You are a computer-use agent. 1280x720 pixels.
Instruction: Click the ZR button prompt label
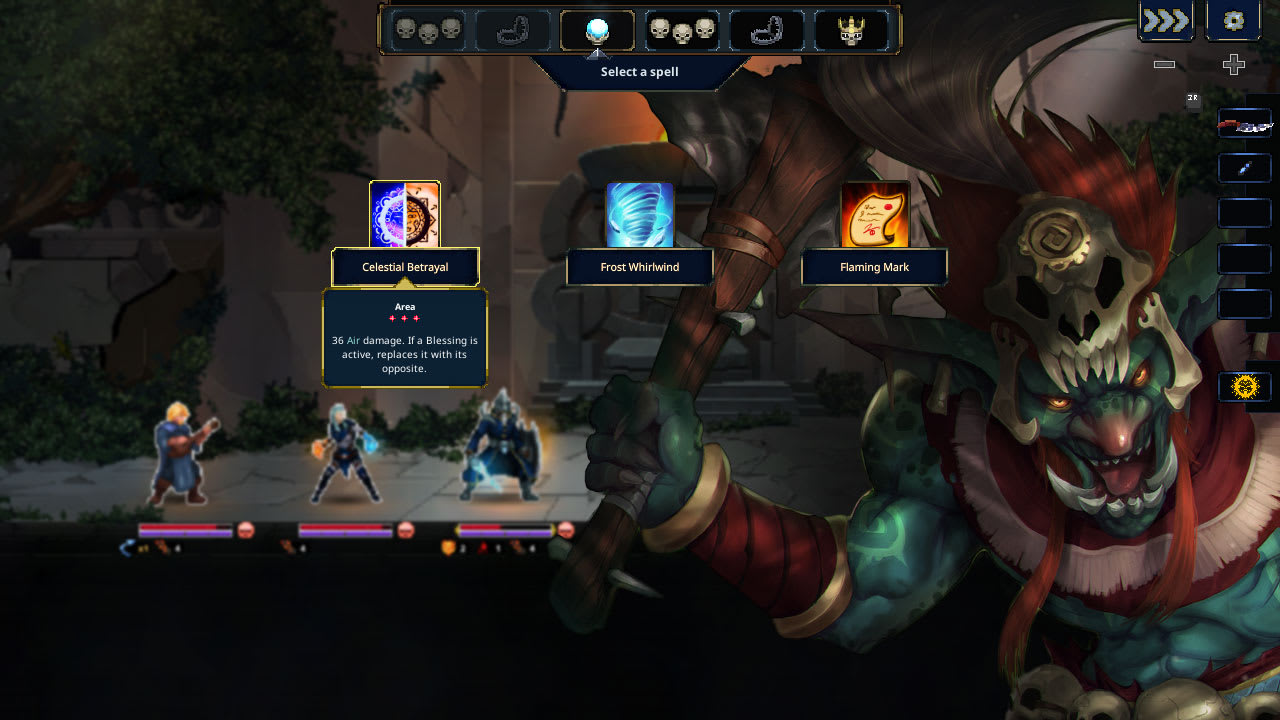tap(1191, 99)
